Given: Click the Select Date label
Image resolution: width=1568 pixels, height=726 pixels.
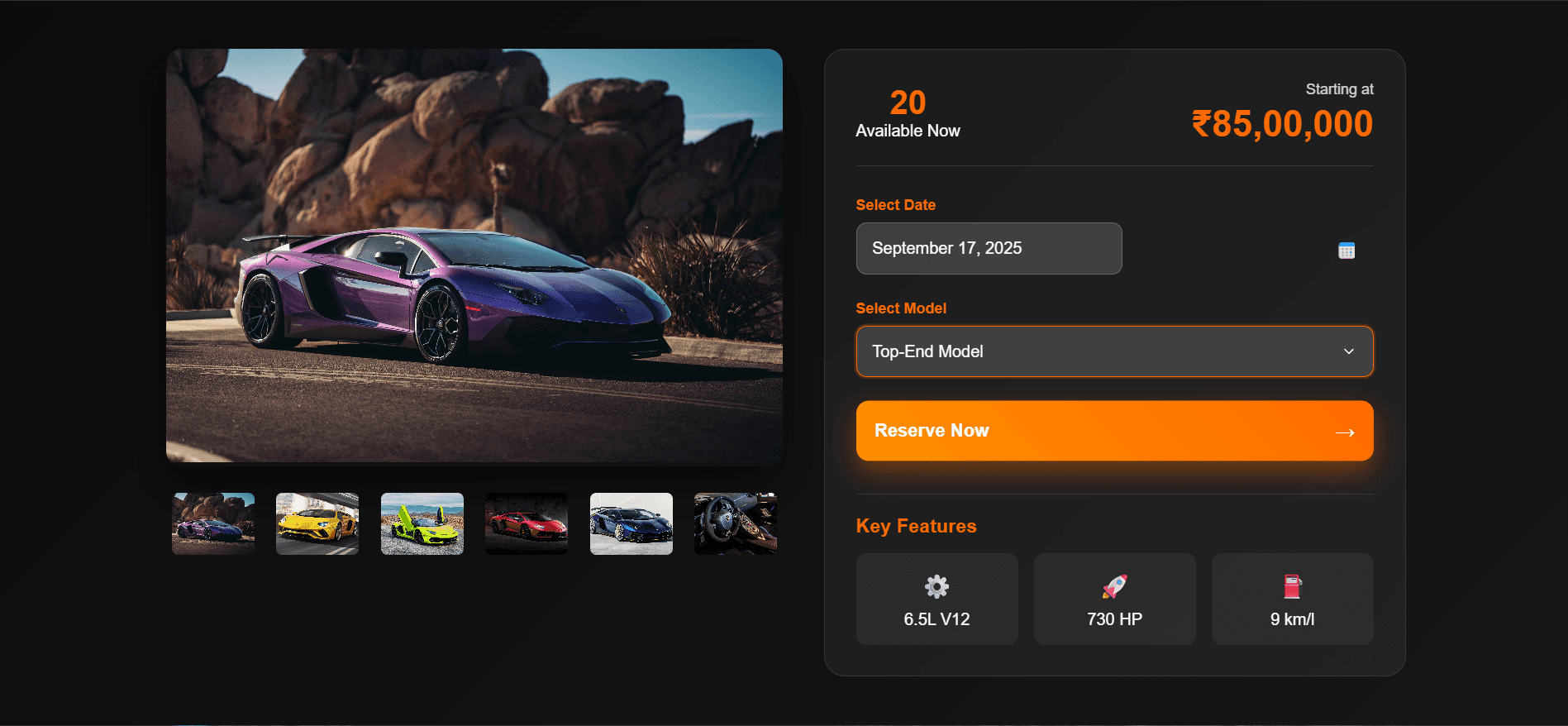Looking at the screenshot, I should pyautogui.click(x=895, y=204).
